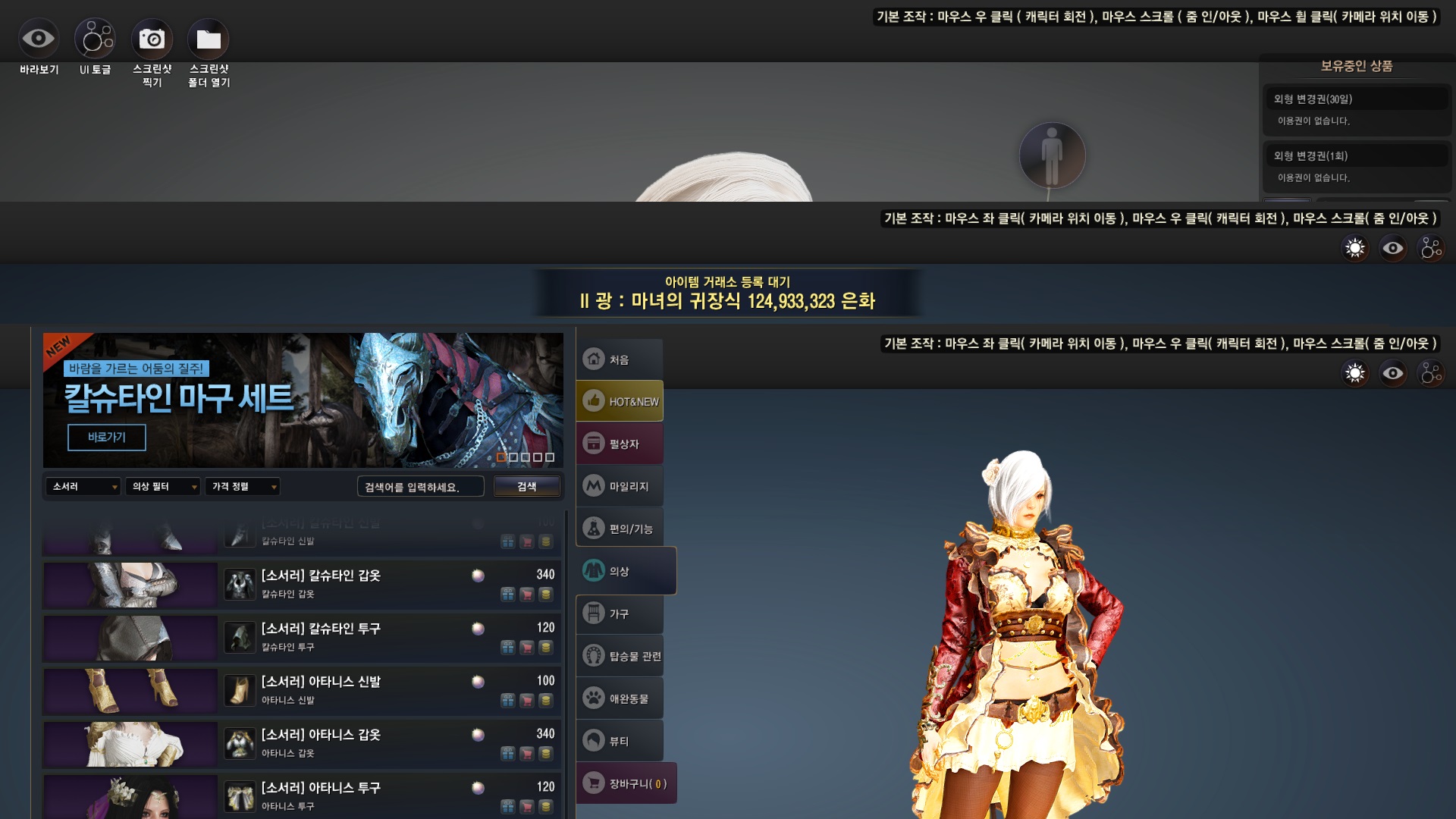Open the 펄상자 category
Viewport: 1456px width, 819px height.
pyautogui.click(x=620, y=444)
